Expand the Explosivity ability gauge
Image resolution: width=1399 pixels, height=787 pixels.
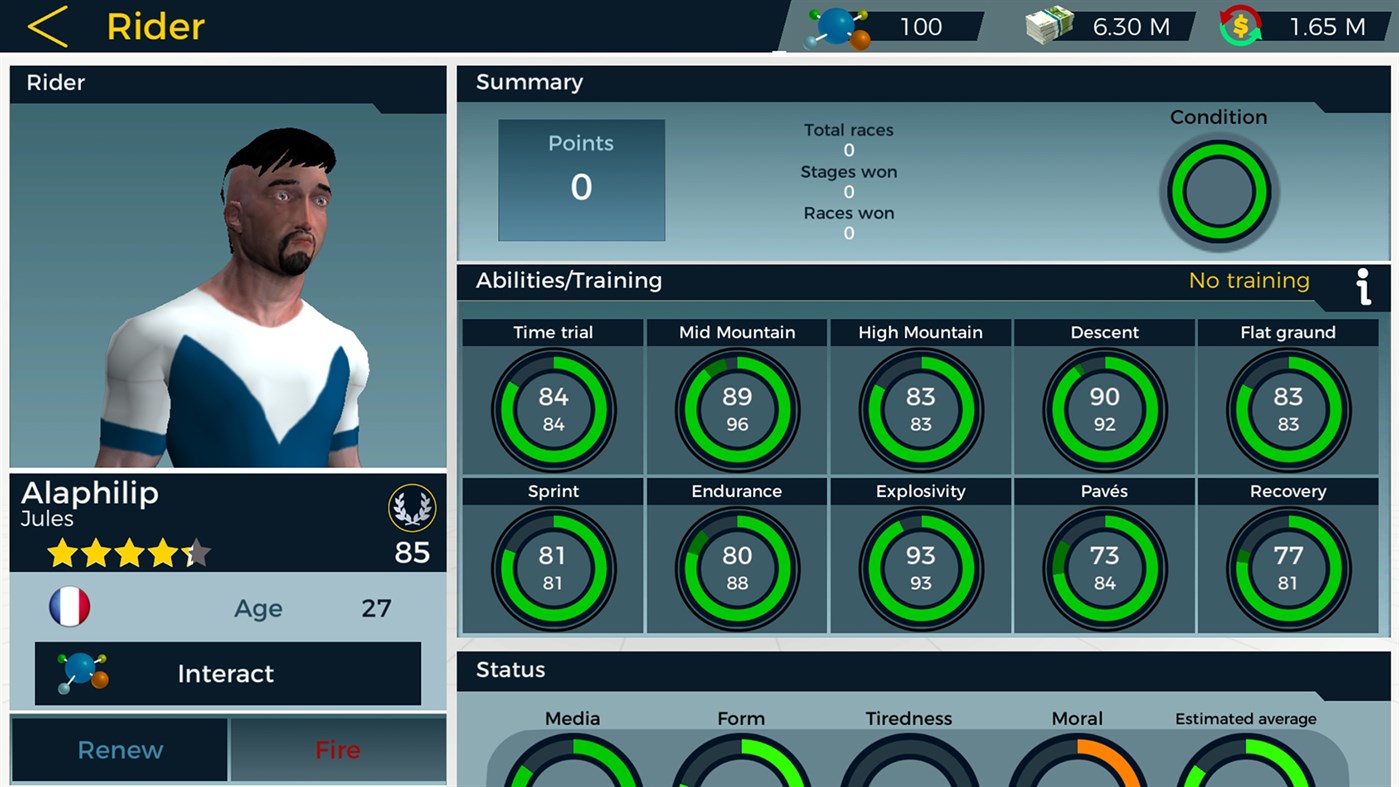[x=920, y=567]
